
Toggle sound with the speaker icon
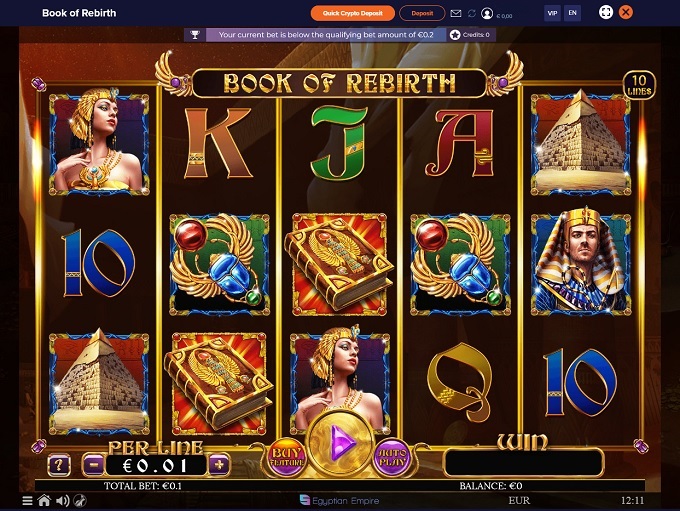pyautogui.click(x=62, y=500)
